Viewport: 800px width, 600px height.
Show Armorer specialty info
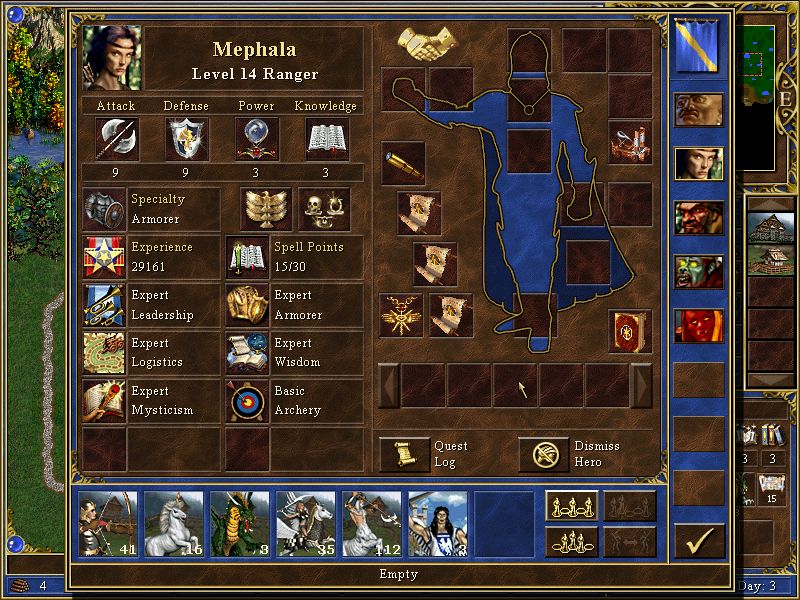coord(104,209)
